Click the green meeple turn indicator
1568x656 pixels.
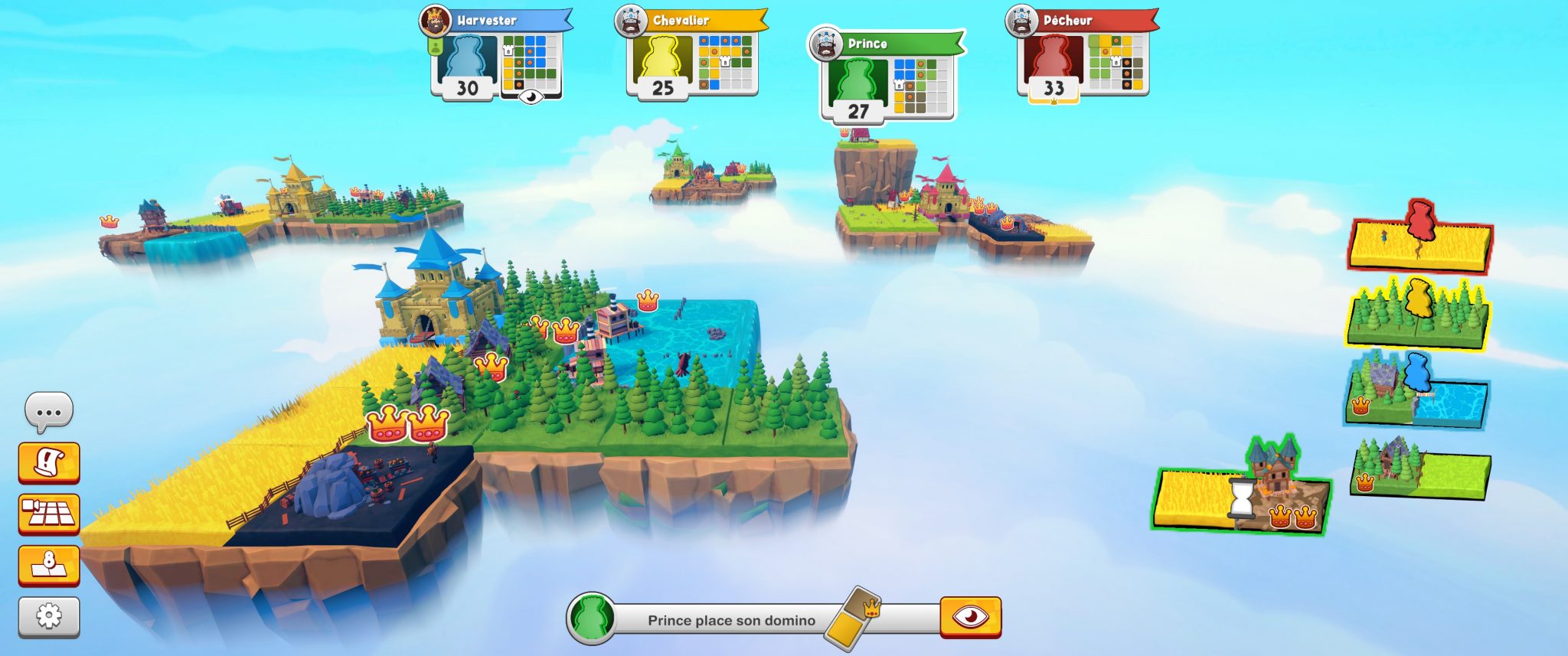591,617
